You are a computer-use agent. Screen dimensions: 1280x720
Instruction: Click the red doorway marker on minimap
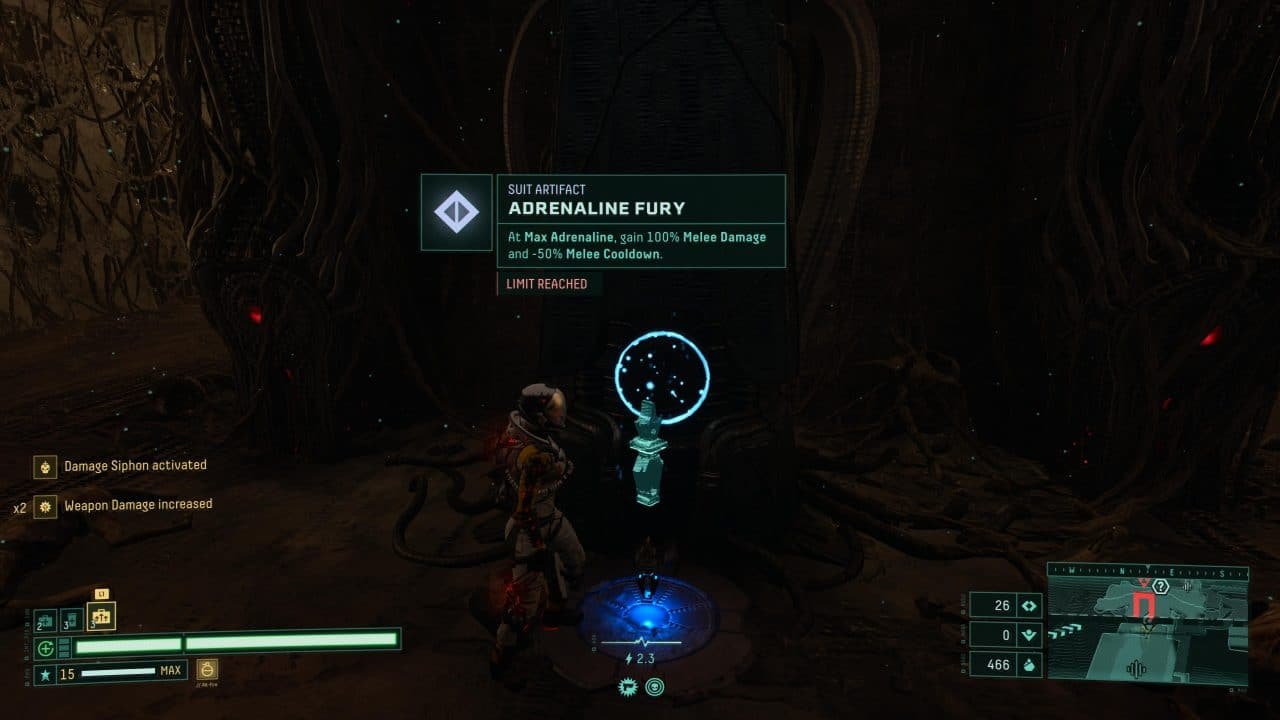(1145, 605)
